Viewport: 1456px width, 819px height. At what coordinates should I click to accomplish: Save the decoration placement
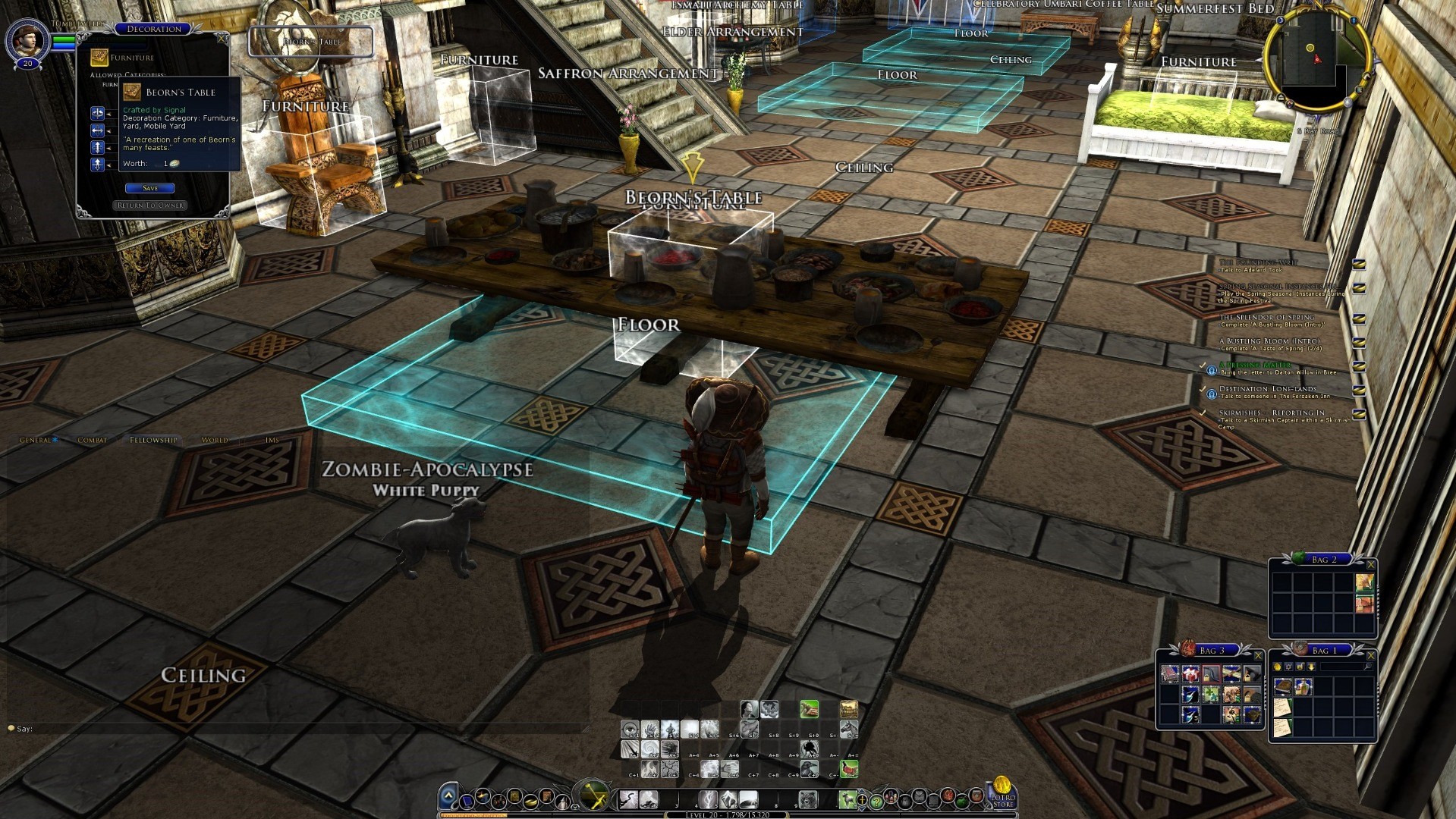tap(149, 188)
